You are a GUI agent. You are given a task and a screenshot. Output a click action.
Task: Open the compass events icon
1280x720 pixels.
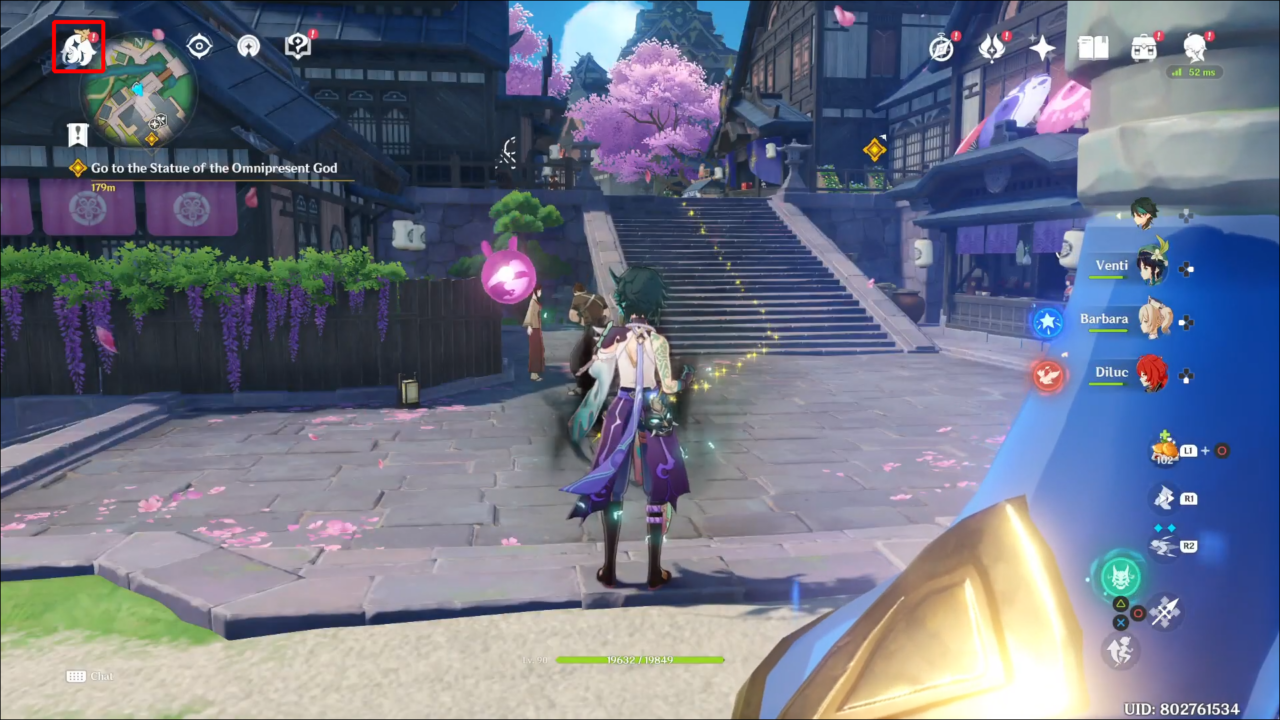[942, 47]
